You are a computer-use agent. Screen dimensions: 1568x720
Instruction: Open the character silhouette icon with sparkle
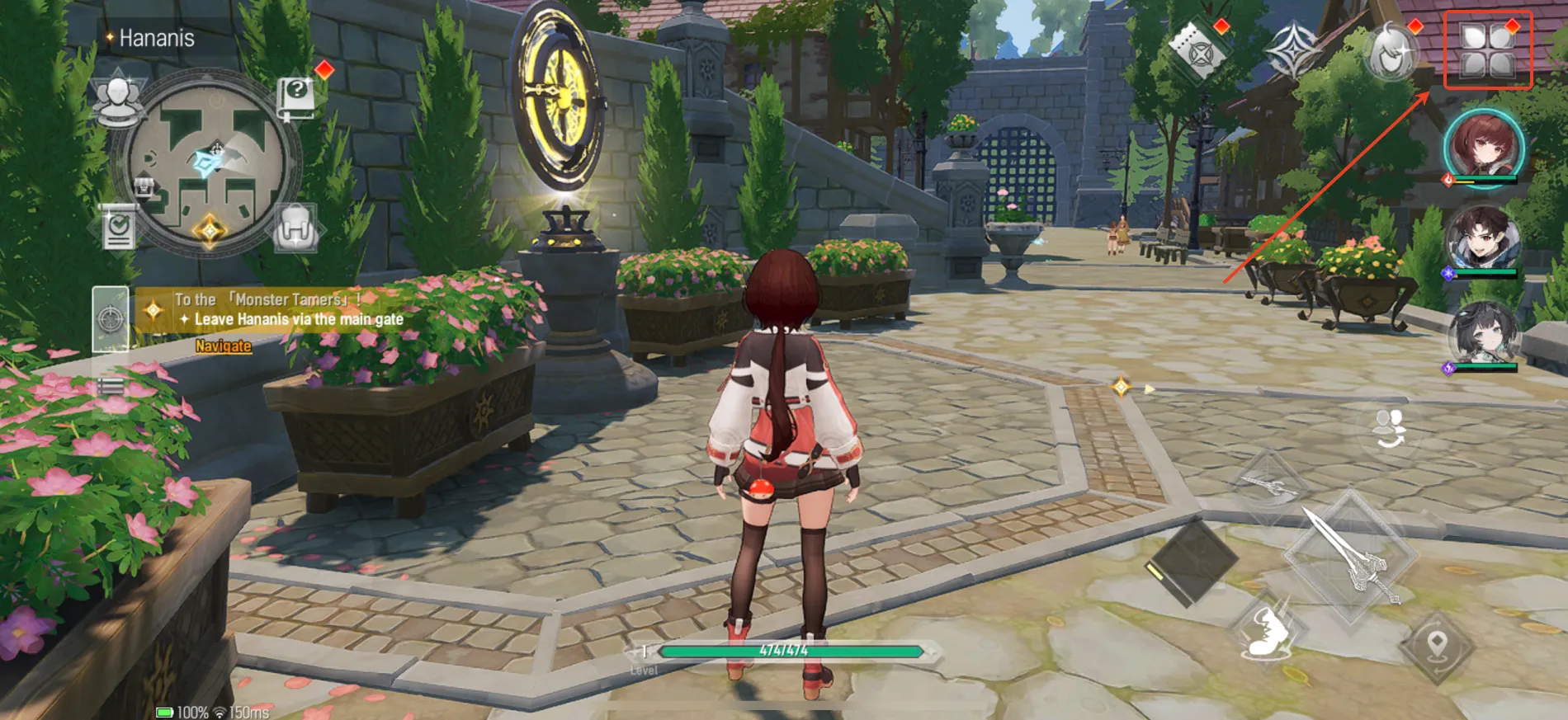pyautogui.click(x=1392, y=51)
